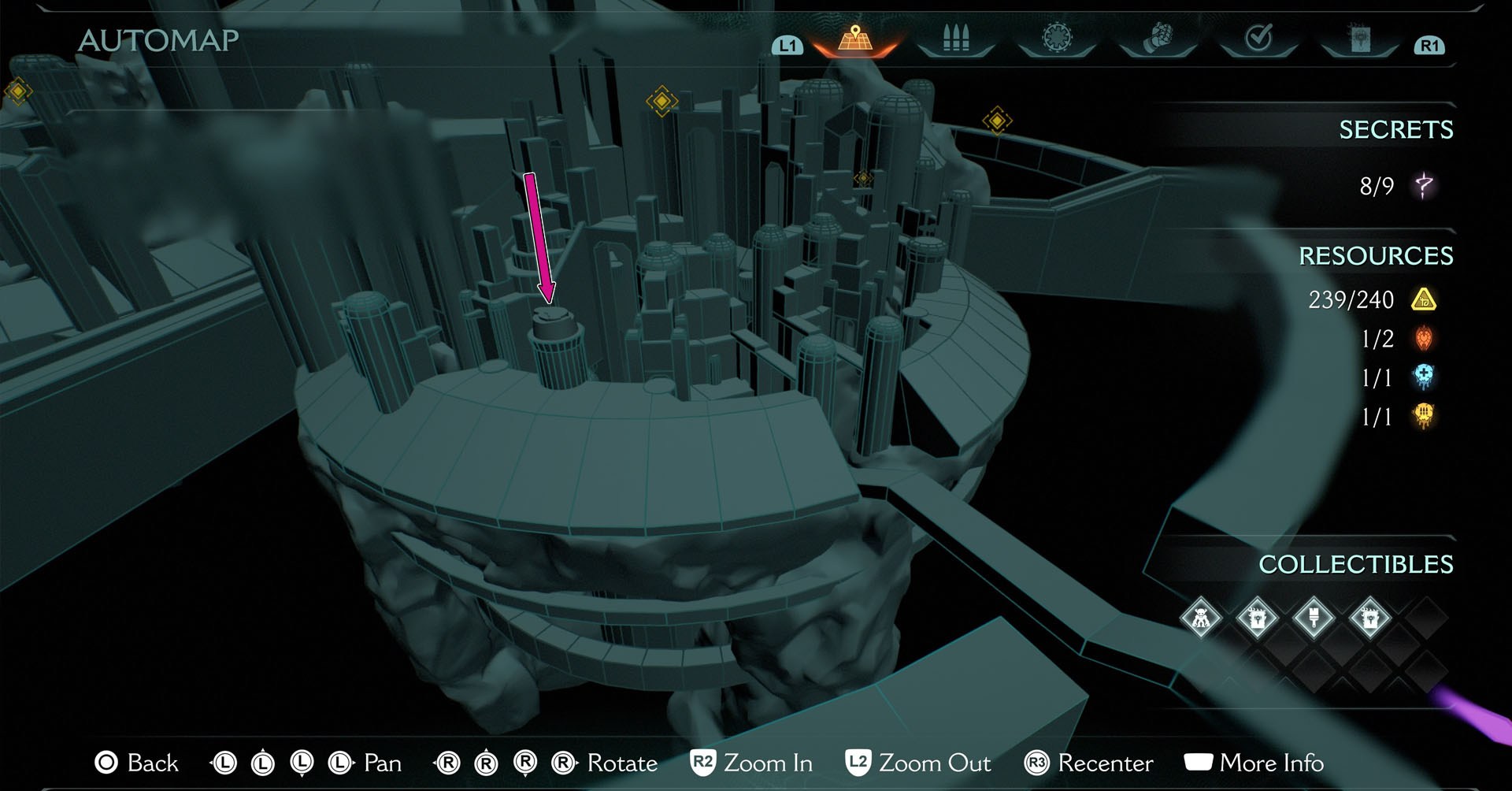The width and height of the screenshot is (1512, 791).
Task: Click the yellow secret marker atop the map
Action: pos(660,100)
